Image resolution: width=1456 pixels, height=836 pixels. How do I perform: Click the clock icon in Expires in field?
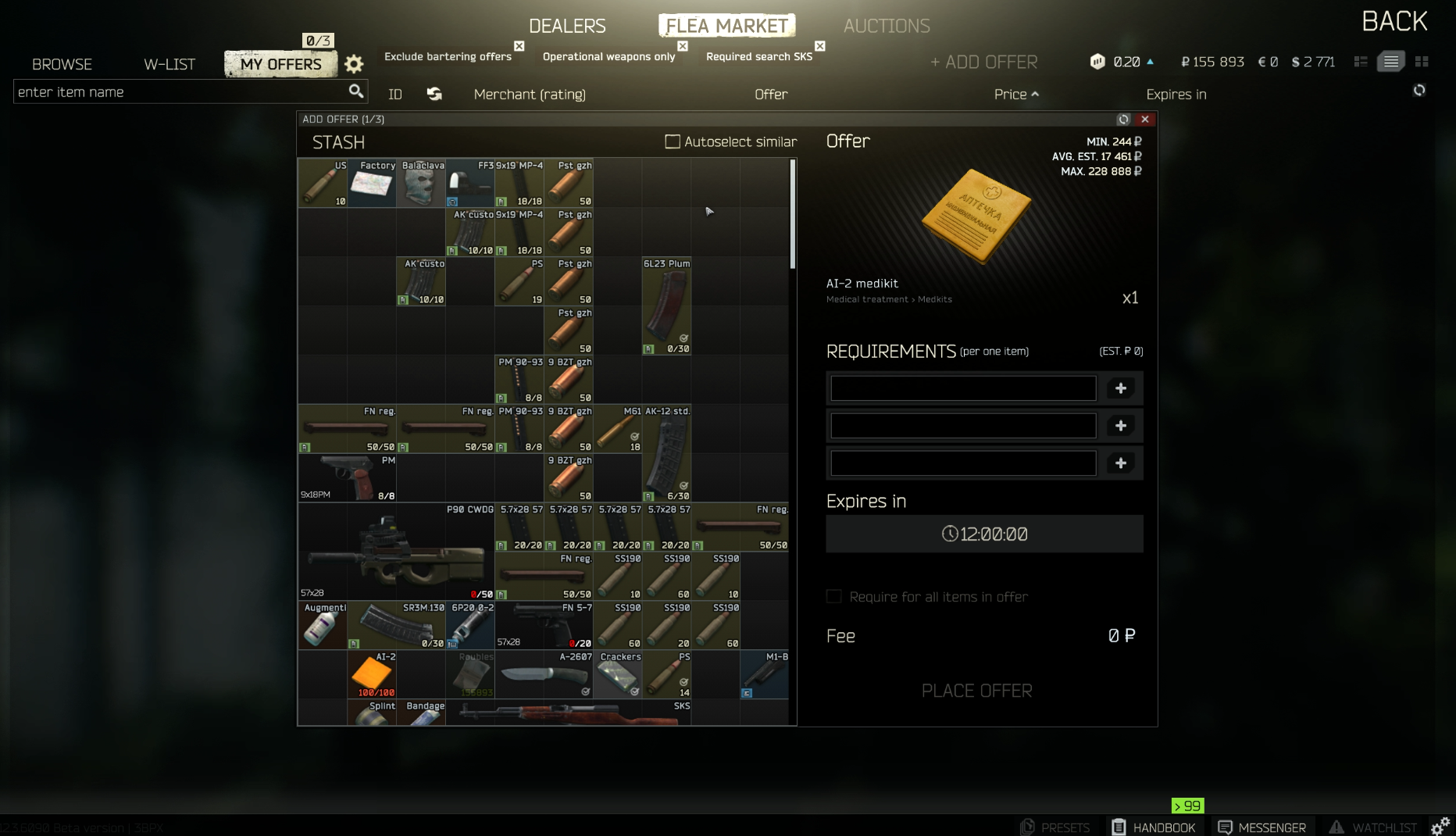(x=949, y=534)
